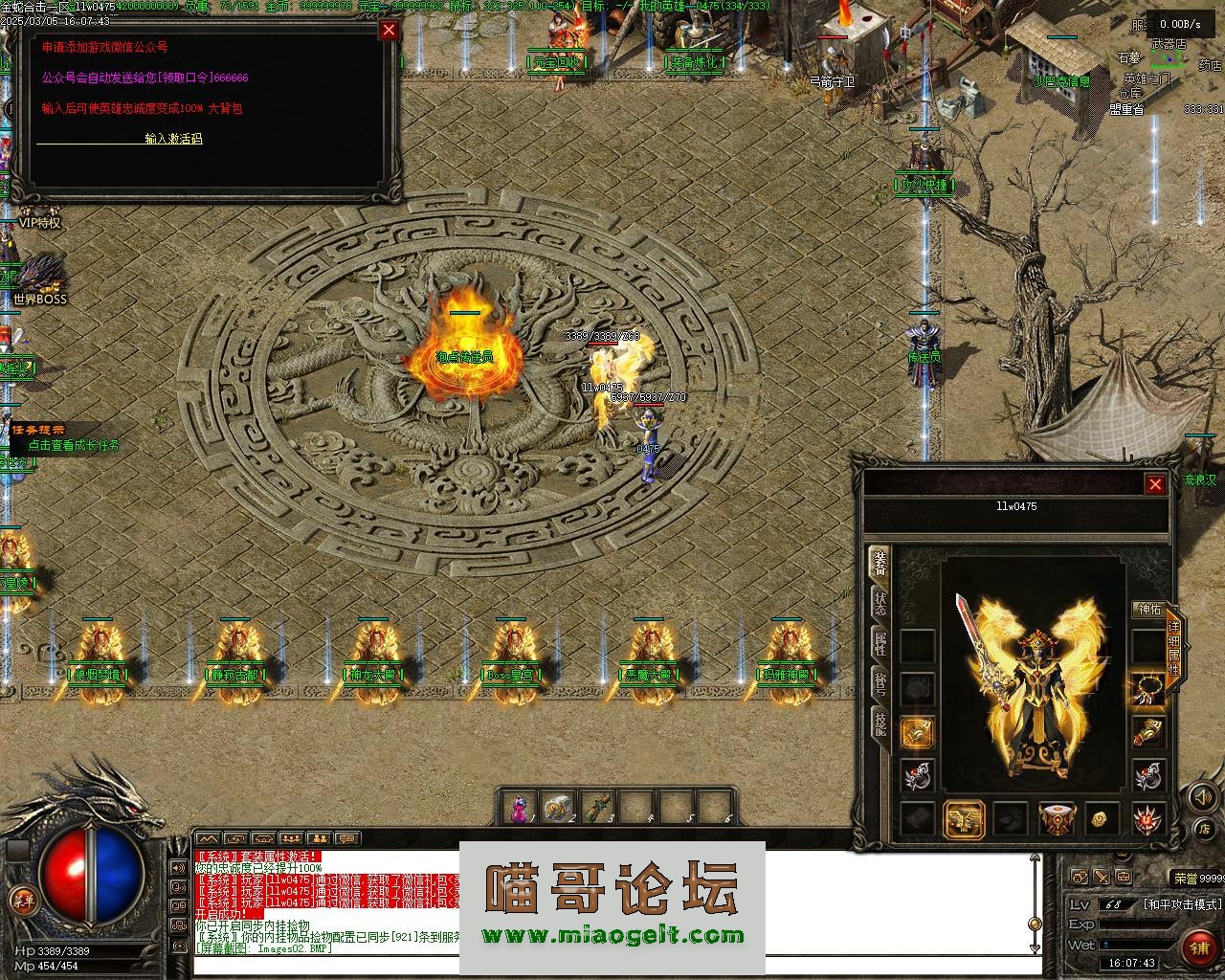Switch to the 状态 status tab

[x=880, y=604]
